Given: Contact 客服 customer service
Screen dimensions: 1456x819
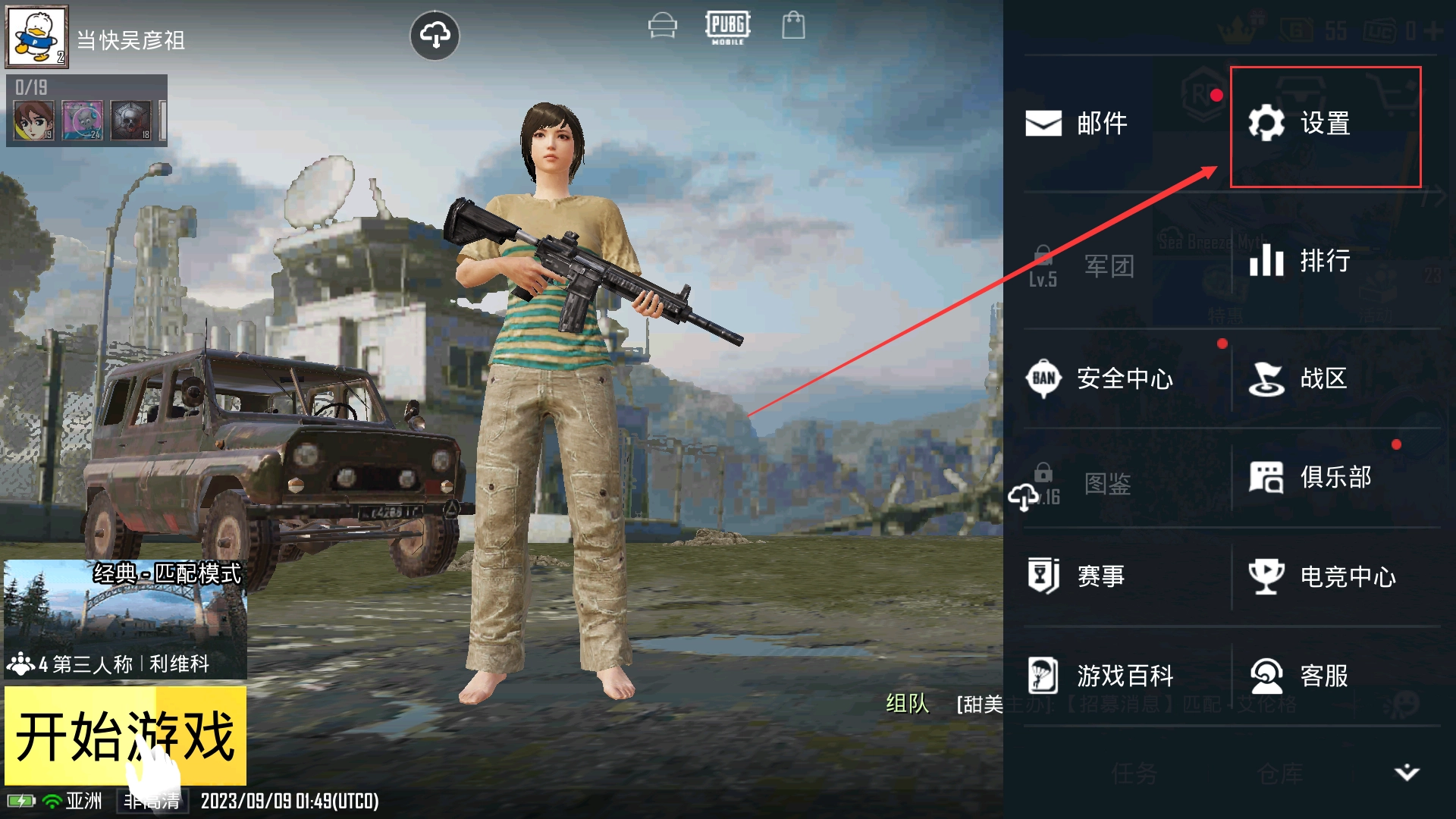Looking at the screenshot, I should pos(1298,676).
